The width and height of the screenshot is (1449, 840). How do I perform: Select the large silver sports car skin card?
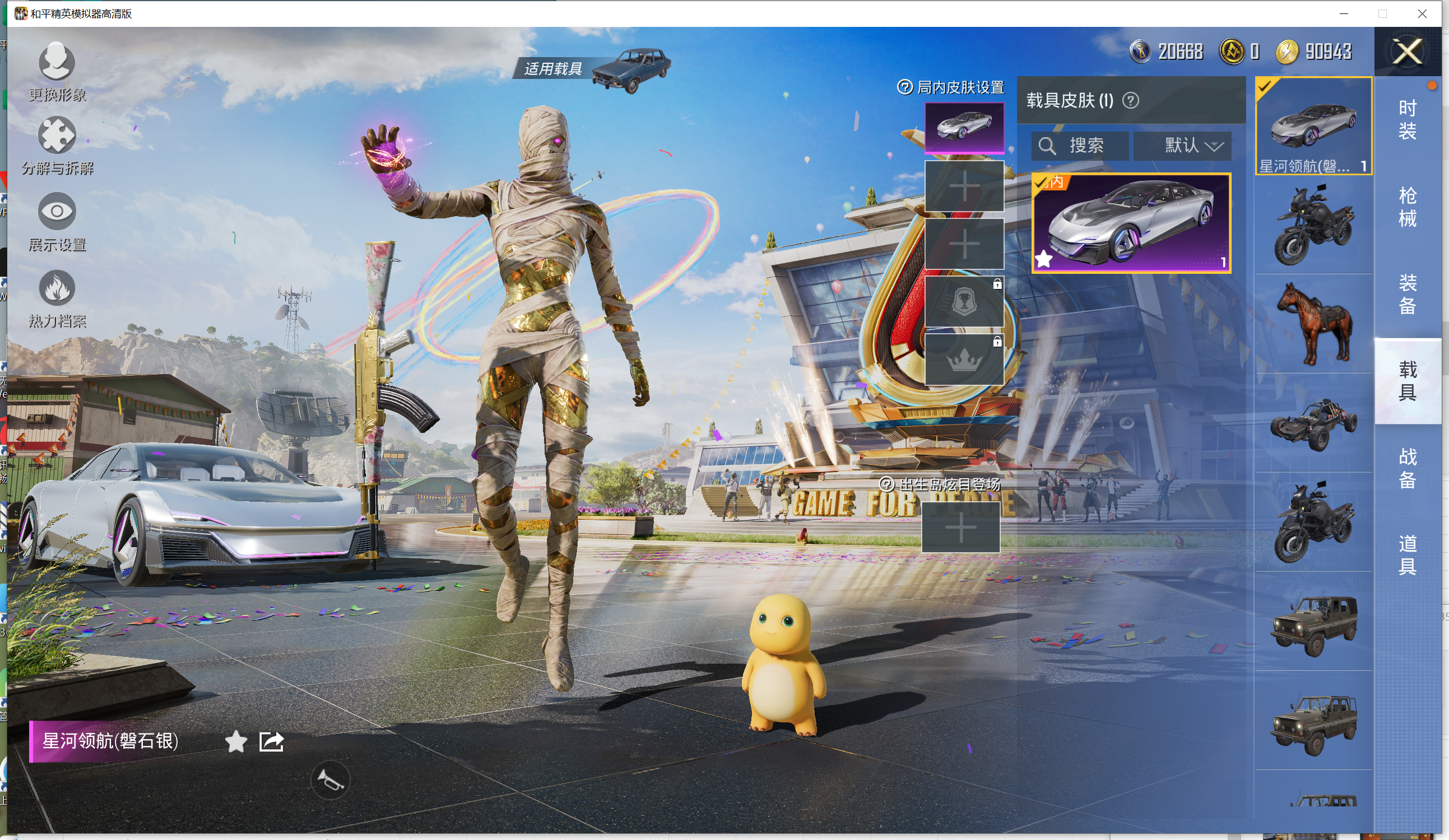click(x=1131, y=223)
